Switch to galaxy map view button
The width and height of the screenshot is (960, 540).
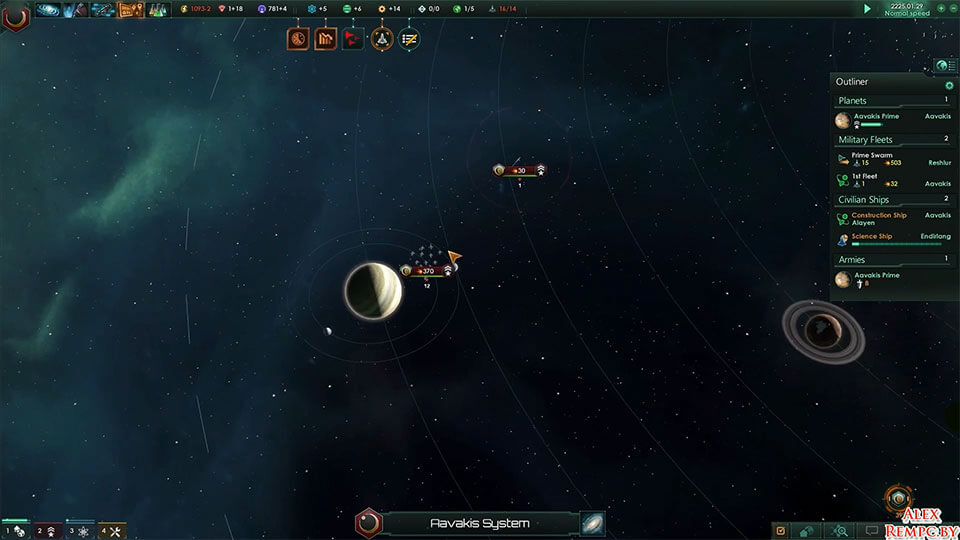pyautogui.click(x=592, y=523)
